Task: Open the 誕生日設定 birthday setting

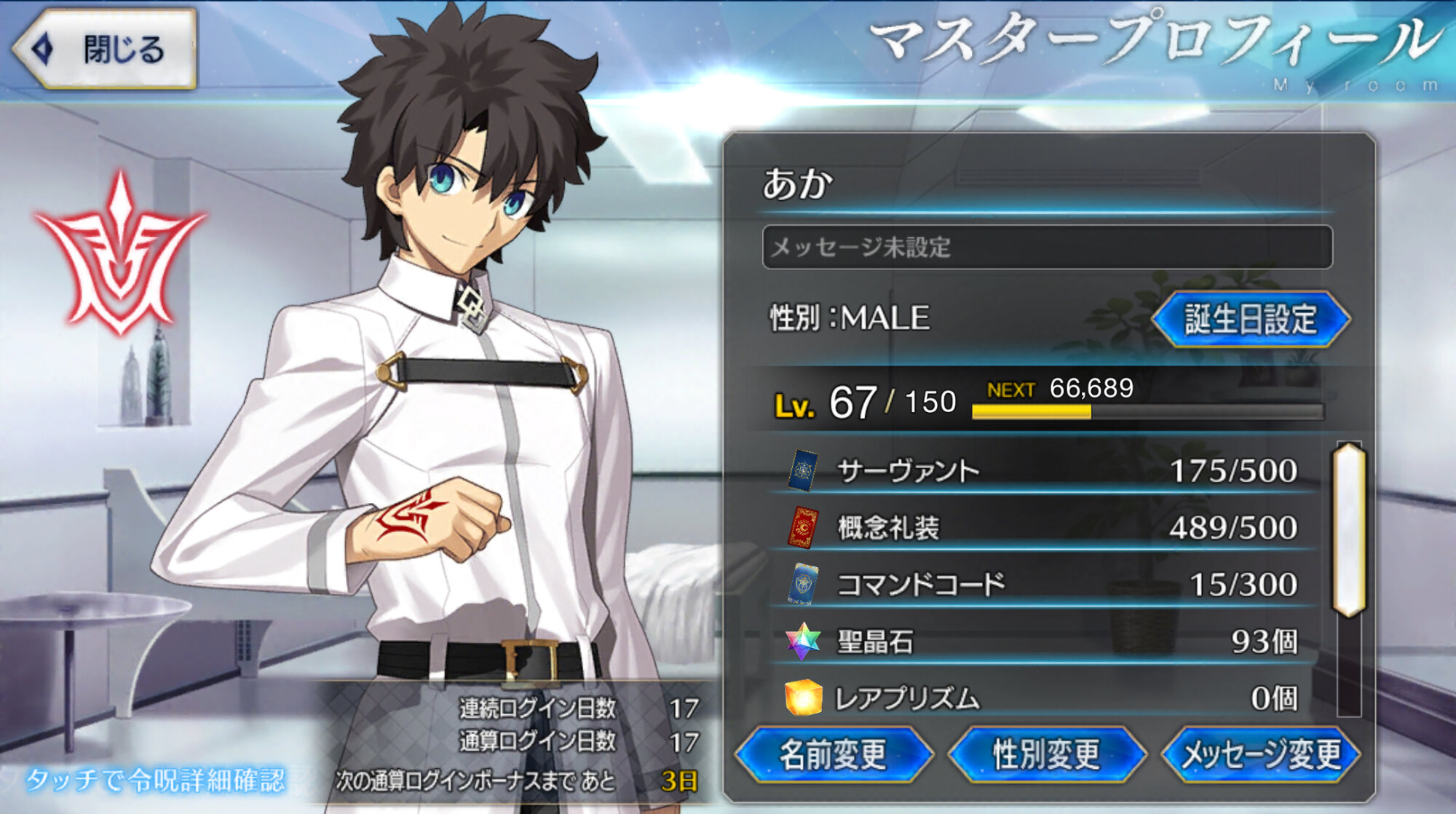Action: pos(1250,319)
